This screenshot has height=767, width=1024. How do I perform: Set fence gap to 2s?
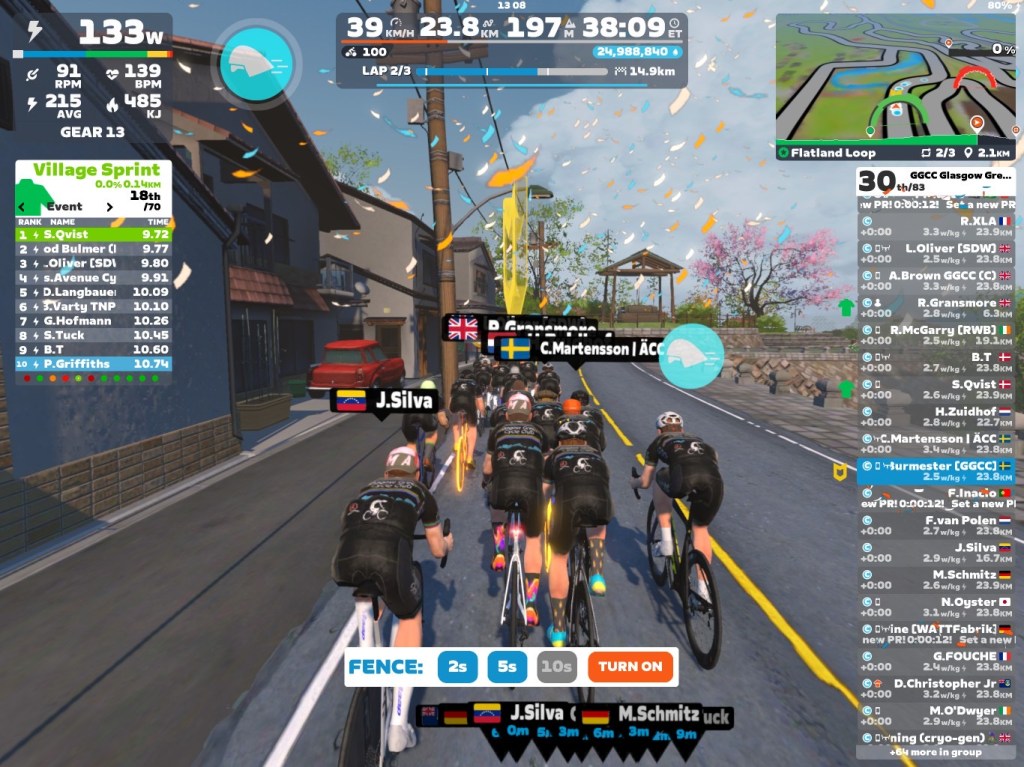click(457, 666)
